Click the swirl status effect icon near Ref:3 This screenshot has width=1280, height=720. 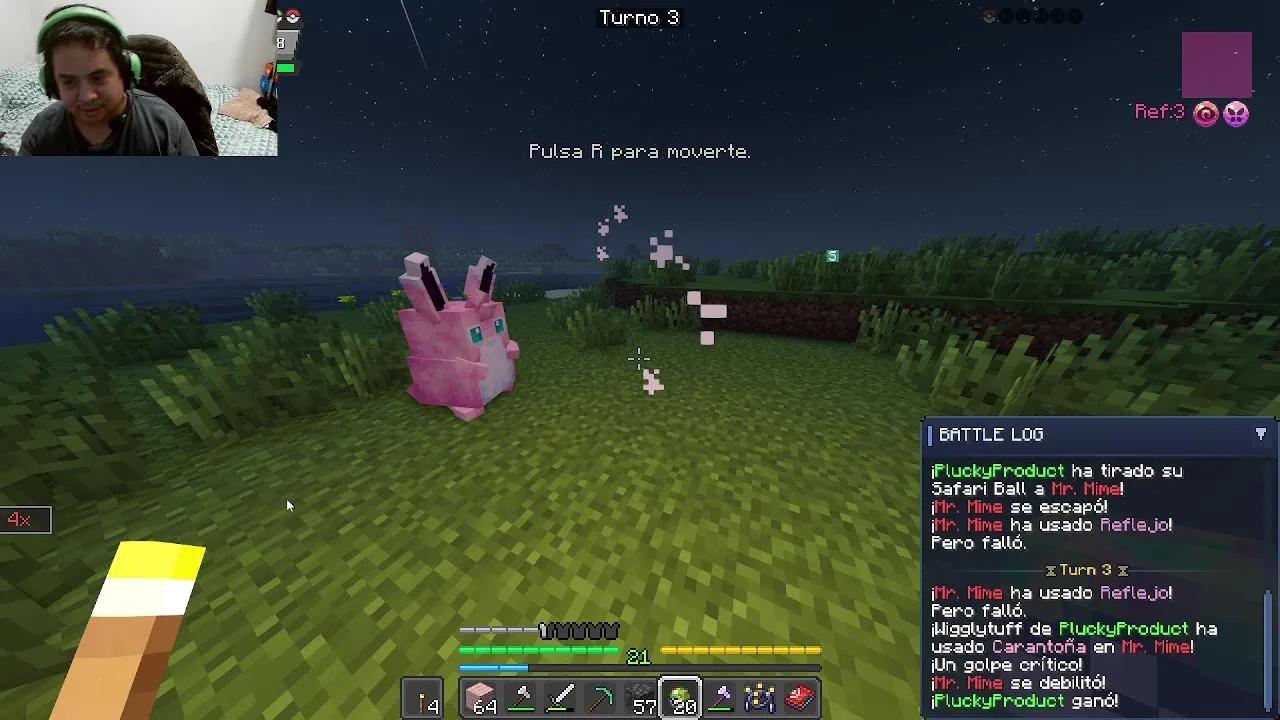(1207, 112)
